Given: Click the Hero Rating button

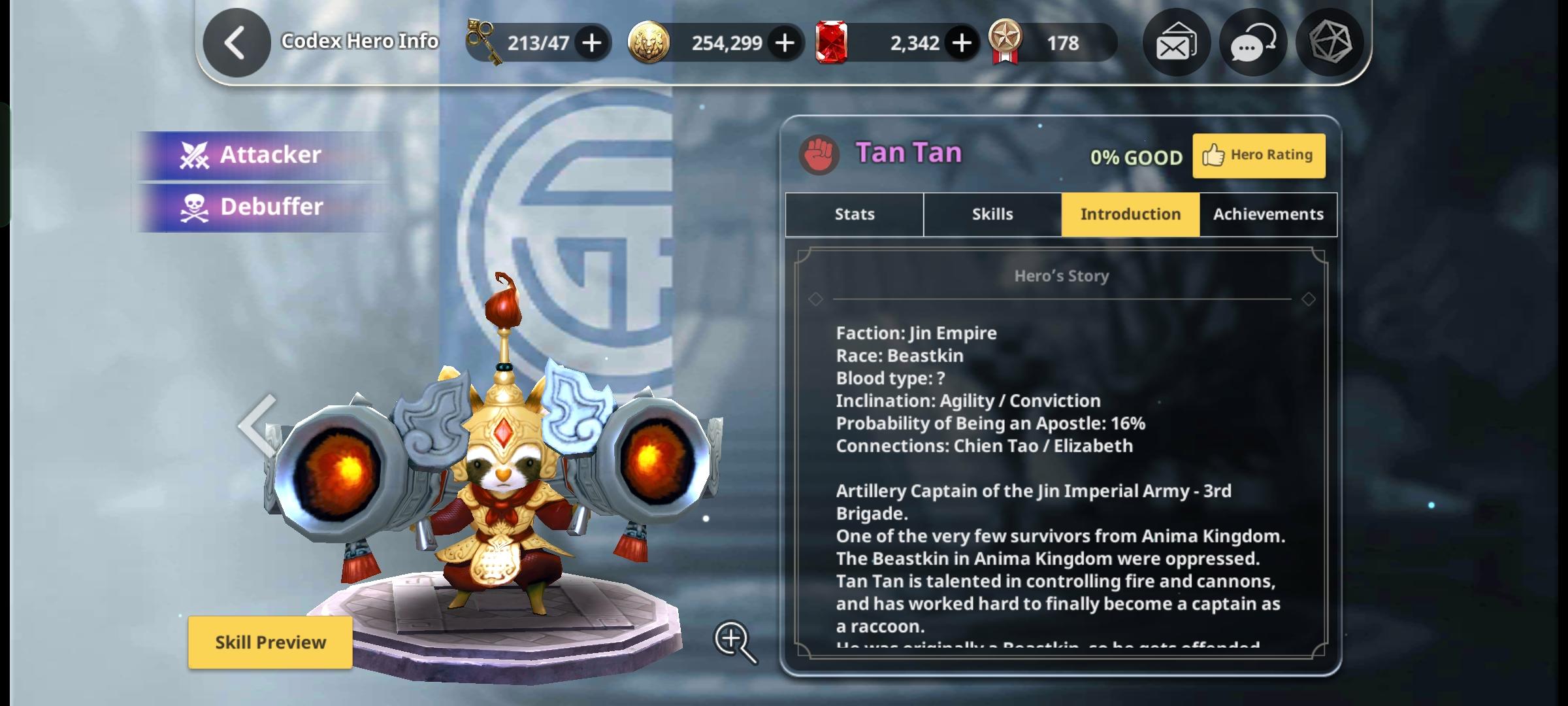Looking at the screenshot, I should [1258, 154].
